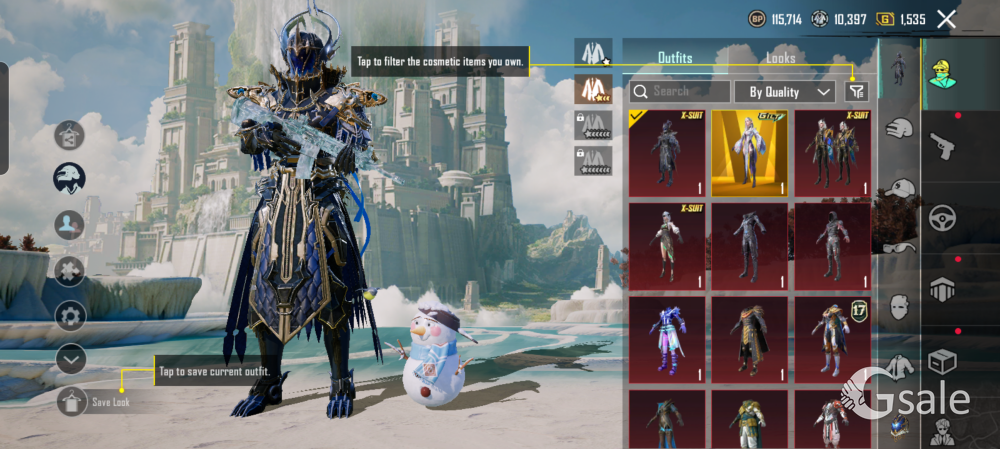Open the steering wheel vehicles category
The height and width of the screenshot is (449, 1000).
(942, 218)
